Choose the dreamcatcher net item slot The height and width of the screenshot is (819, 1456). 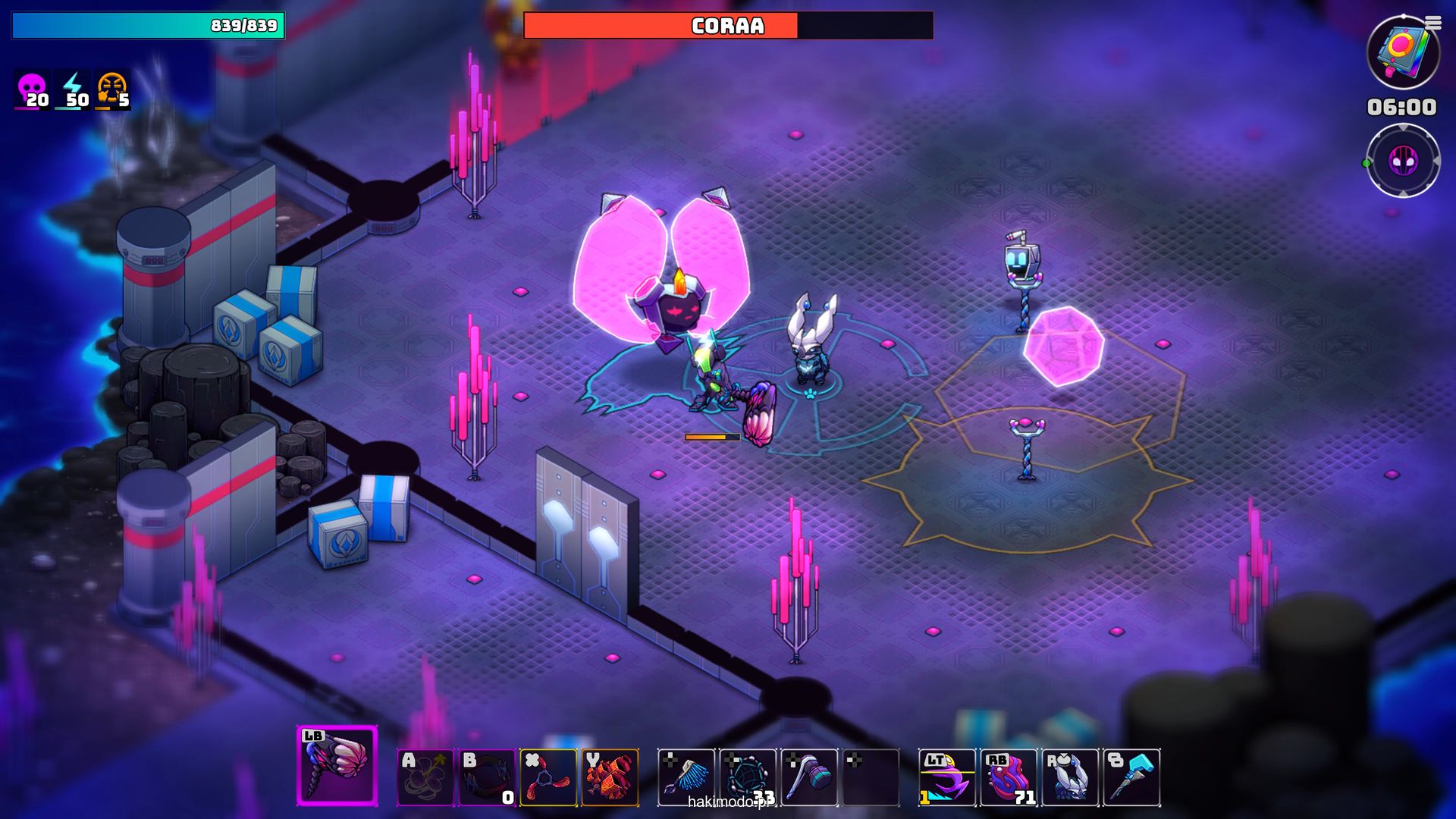(748, 777)
